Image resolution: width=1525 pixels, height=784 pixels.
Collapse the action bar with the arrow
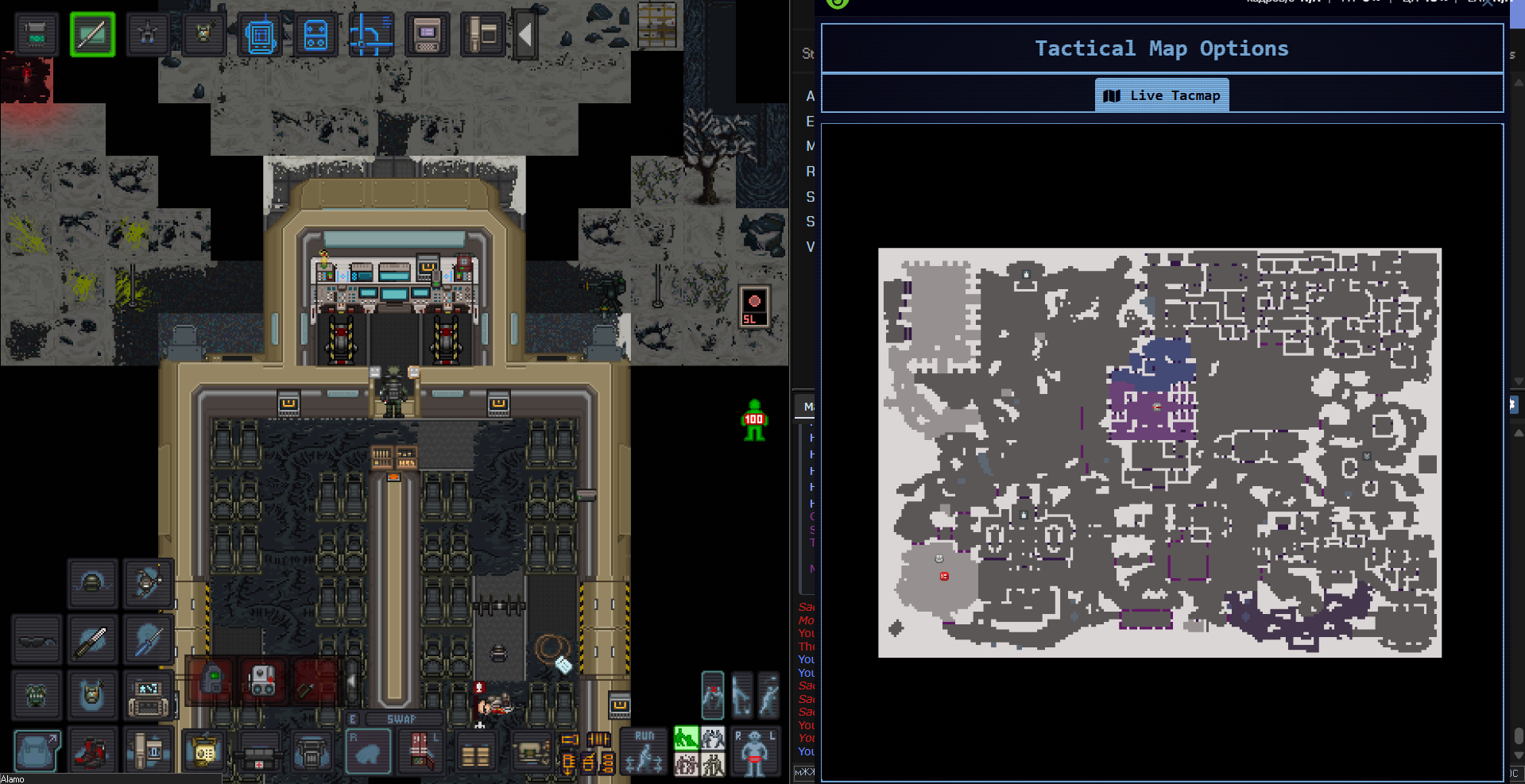[525, 34]
